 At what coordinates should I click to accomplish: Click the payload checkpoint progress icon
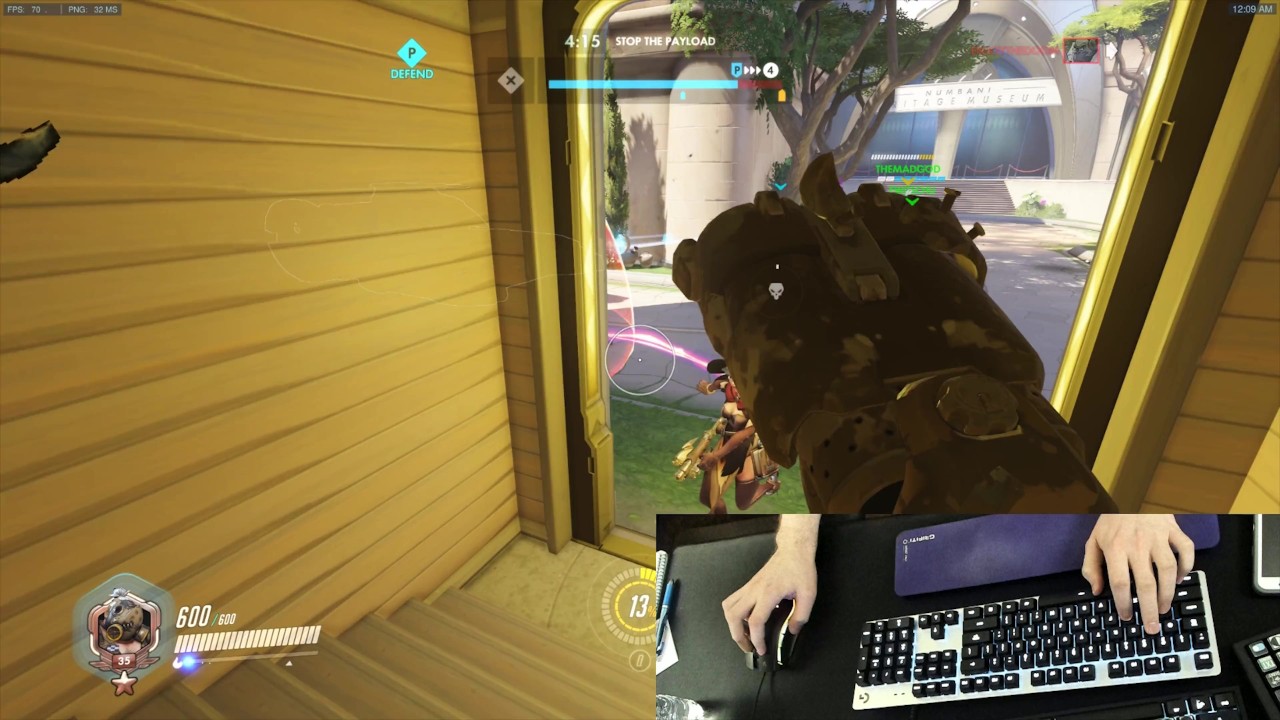[x=737, y=70]
